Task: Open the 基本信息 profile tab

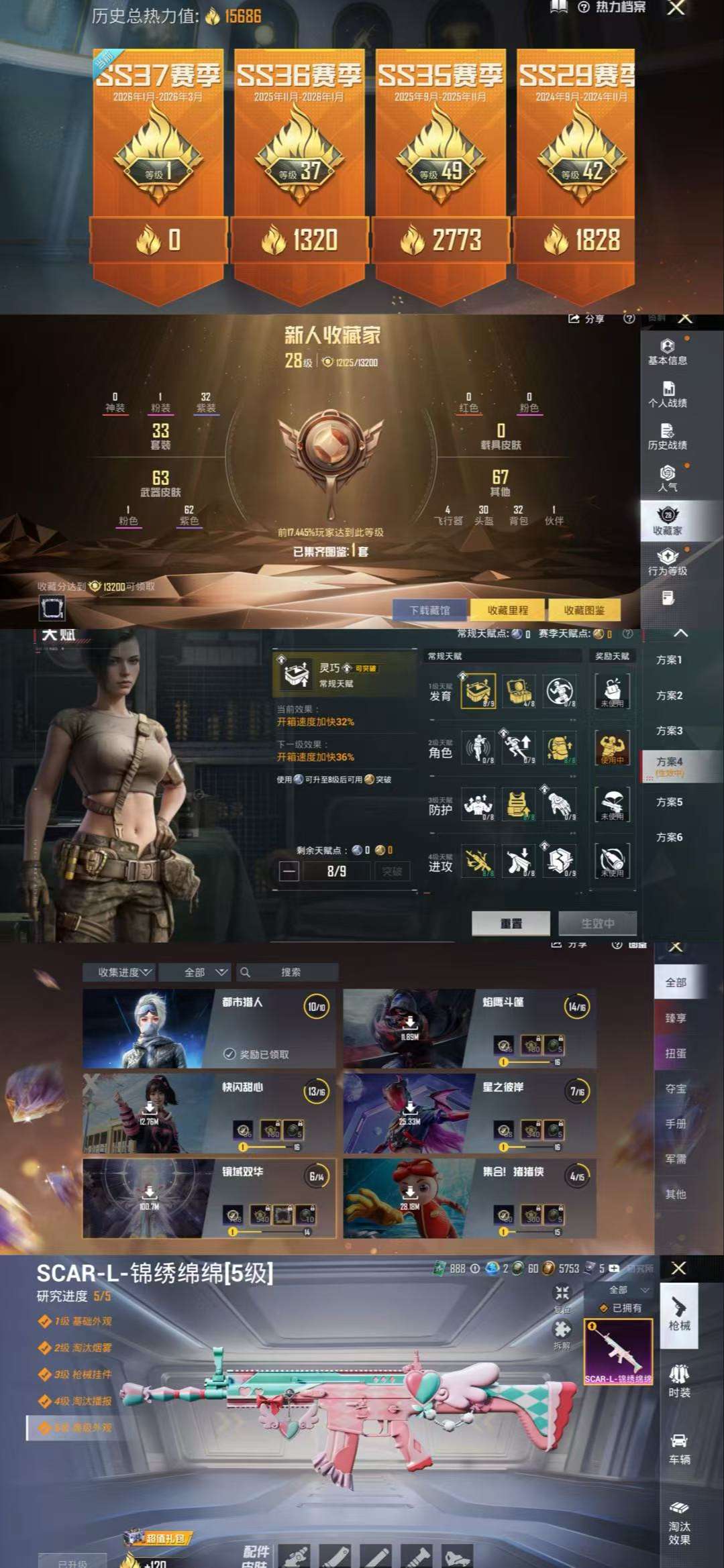Action: (667, 352)
